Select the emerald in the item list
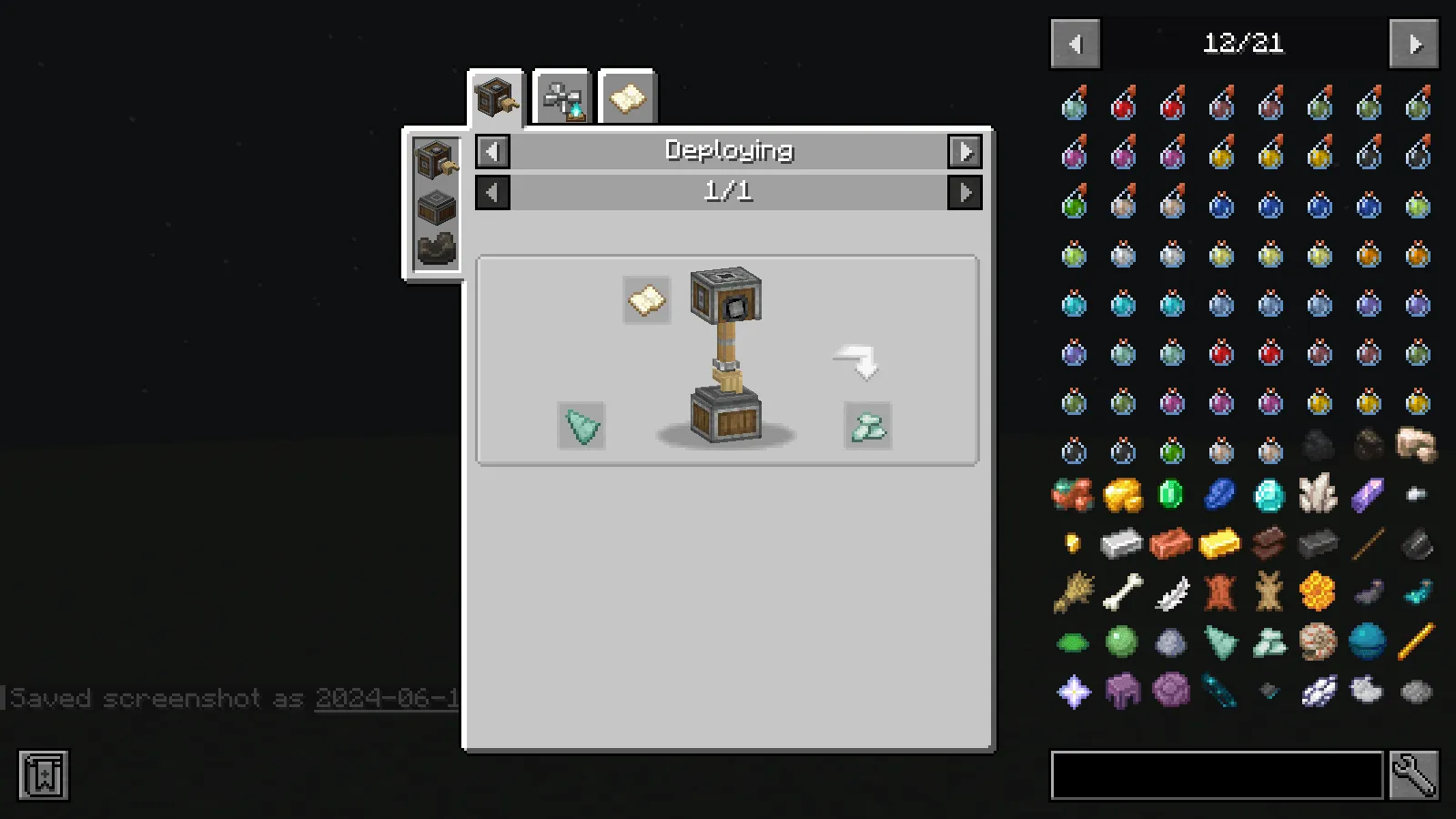 click(x=1171, y=494)
